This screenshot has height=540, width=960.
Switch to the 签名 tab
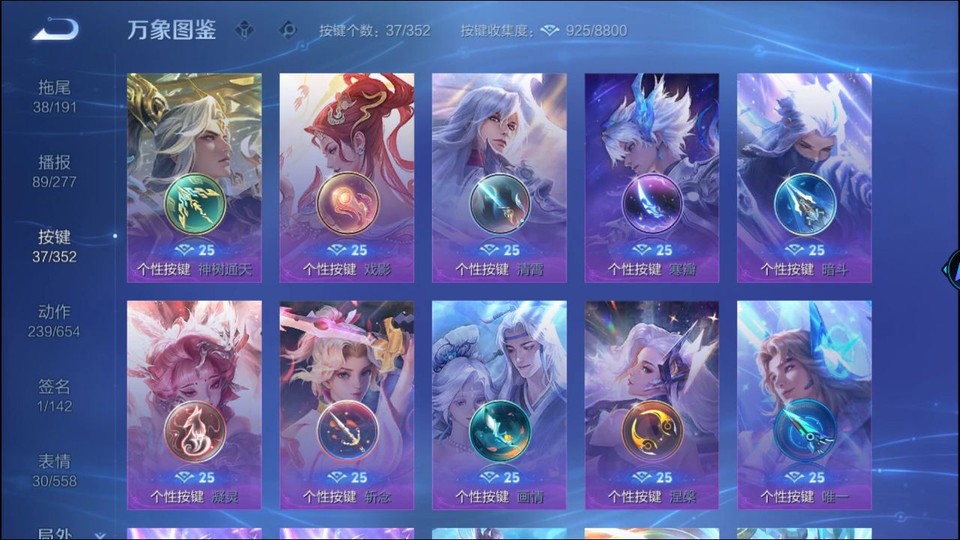click(55, 396)
